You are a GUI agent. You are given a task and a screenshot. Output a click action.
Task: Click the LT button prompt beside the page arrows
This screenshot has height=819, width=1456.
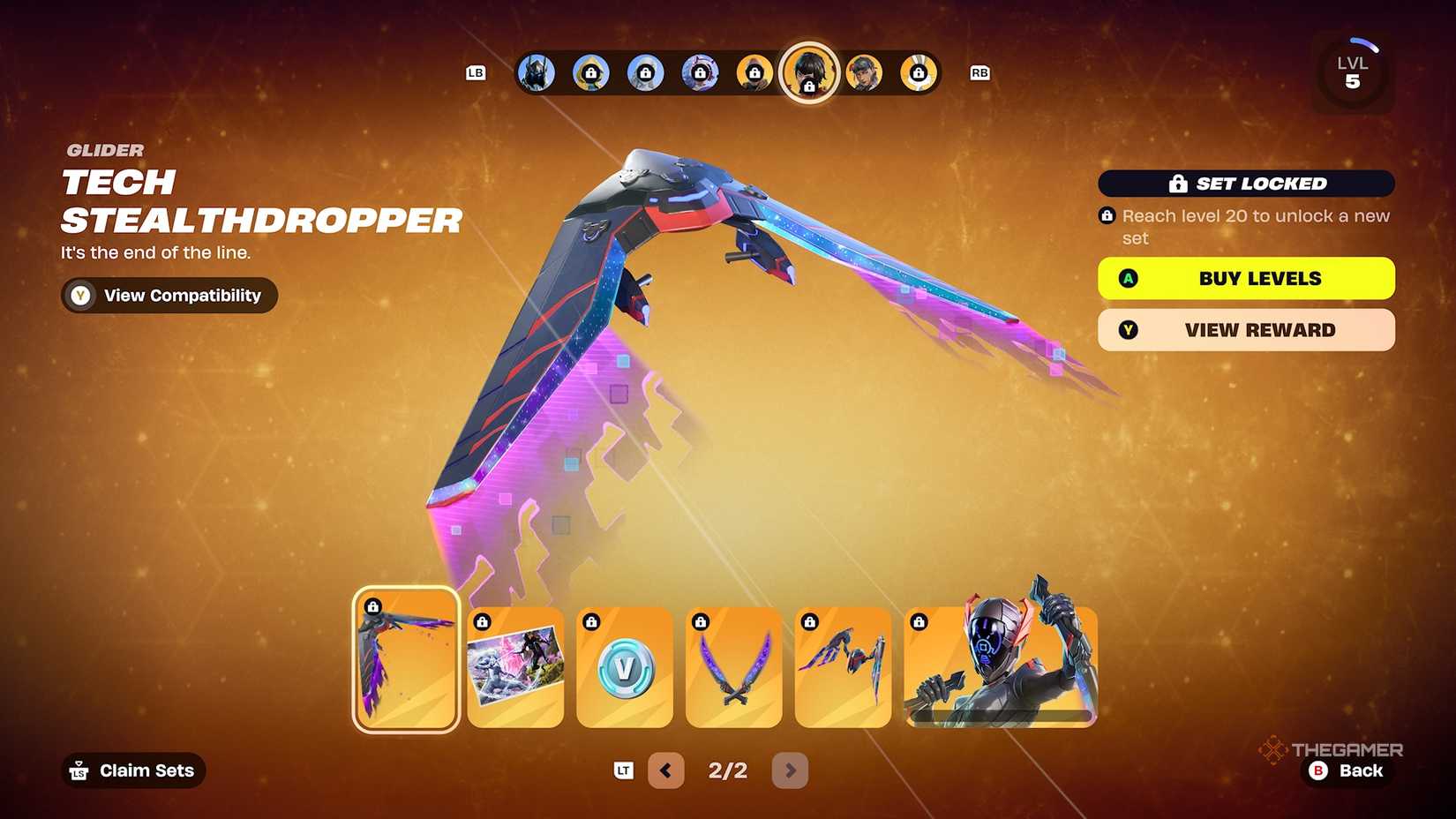[623, 770]
